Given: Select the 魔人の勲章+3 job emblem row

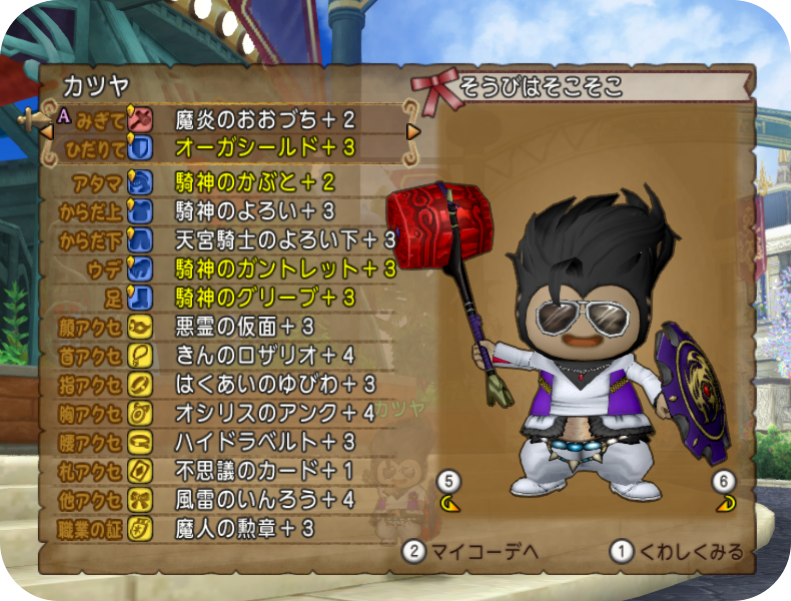Looking at the screenshot, I should tap(245, 528).
